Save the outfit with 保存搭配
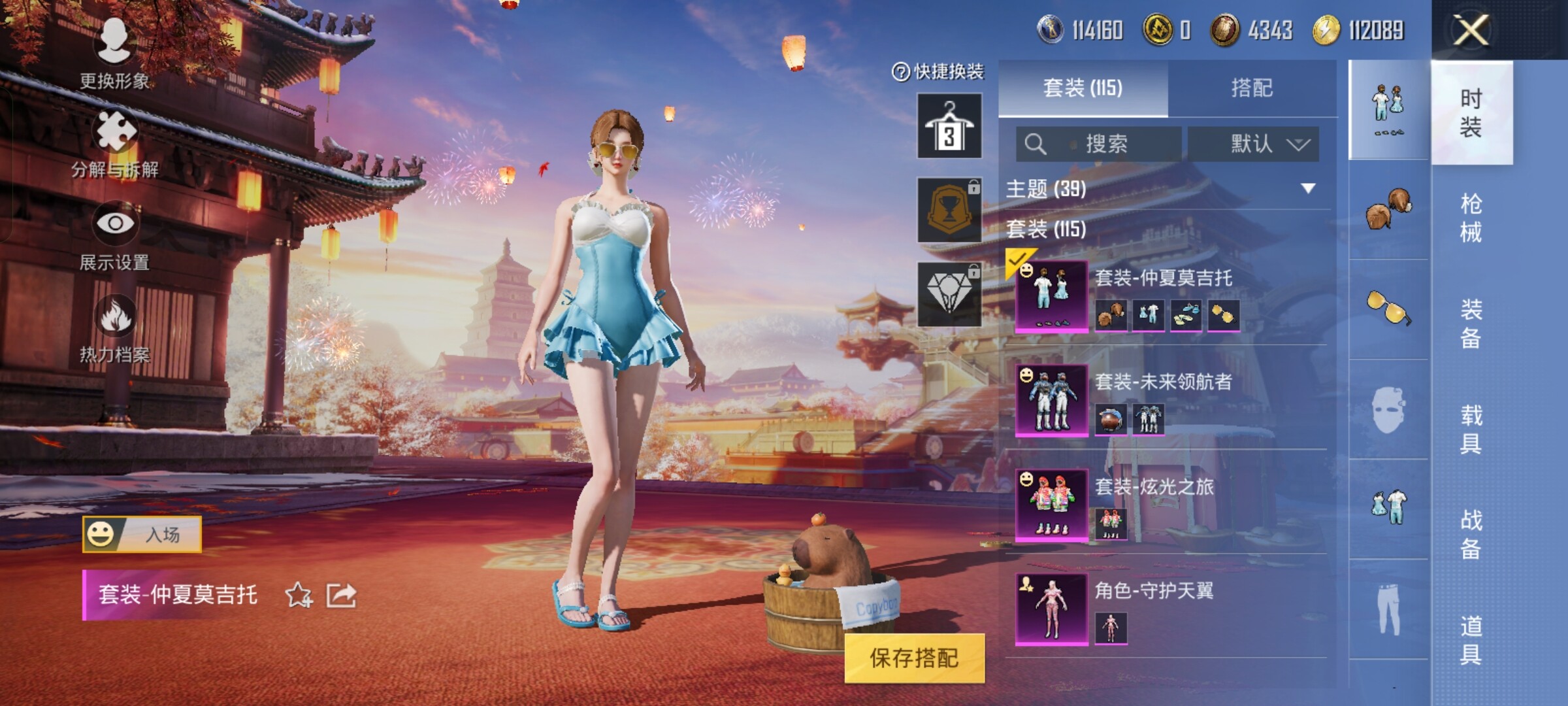1568x706 pixels. (x=914, y=658)
